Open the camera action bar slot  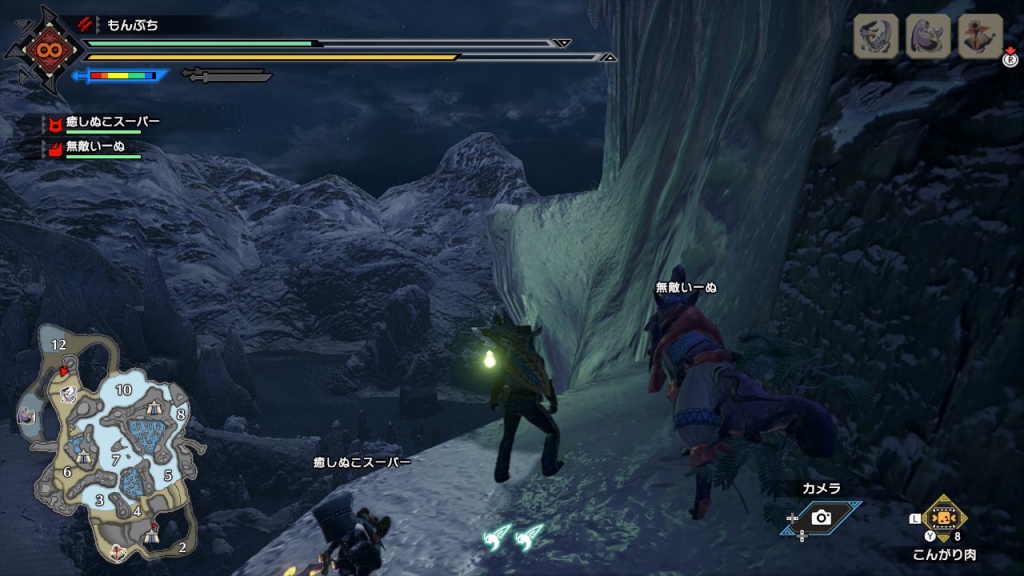pyautogui.click(x=821, y=517)
